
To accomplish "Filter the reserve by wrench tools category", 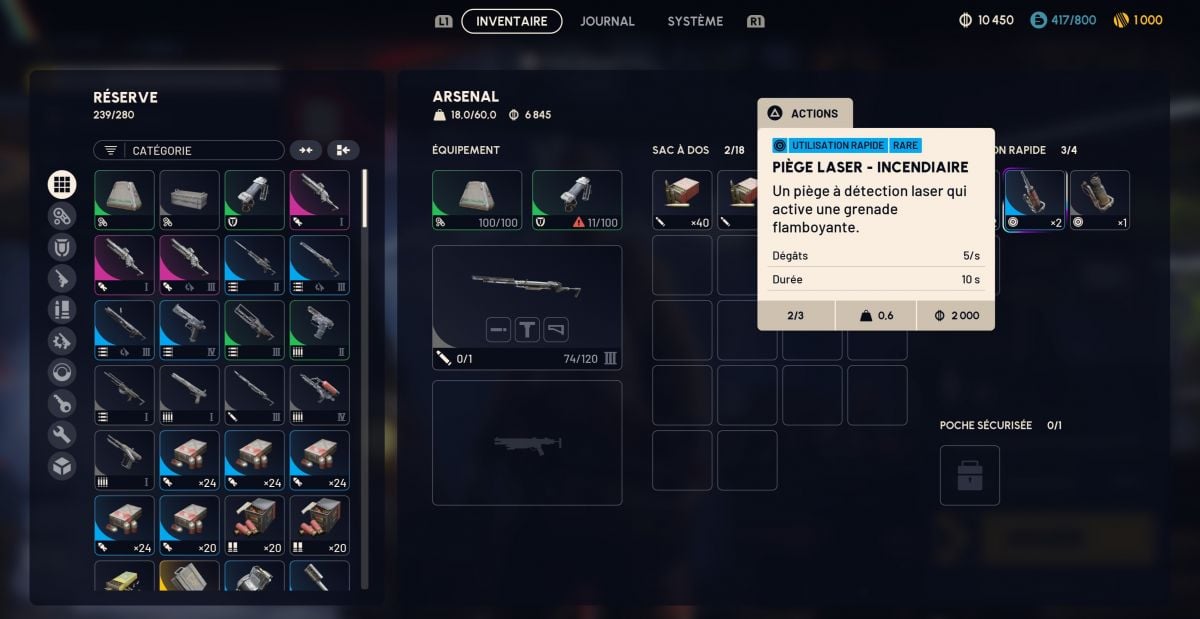I will click(x=62, y=435).
